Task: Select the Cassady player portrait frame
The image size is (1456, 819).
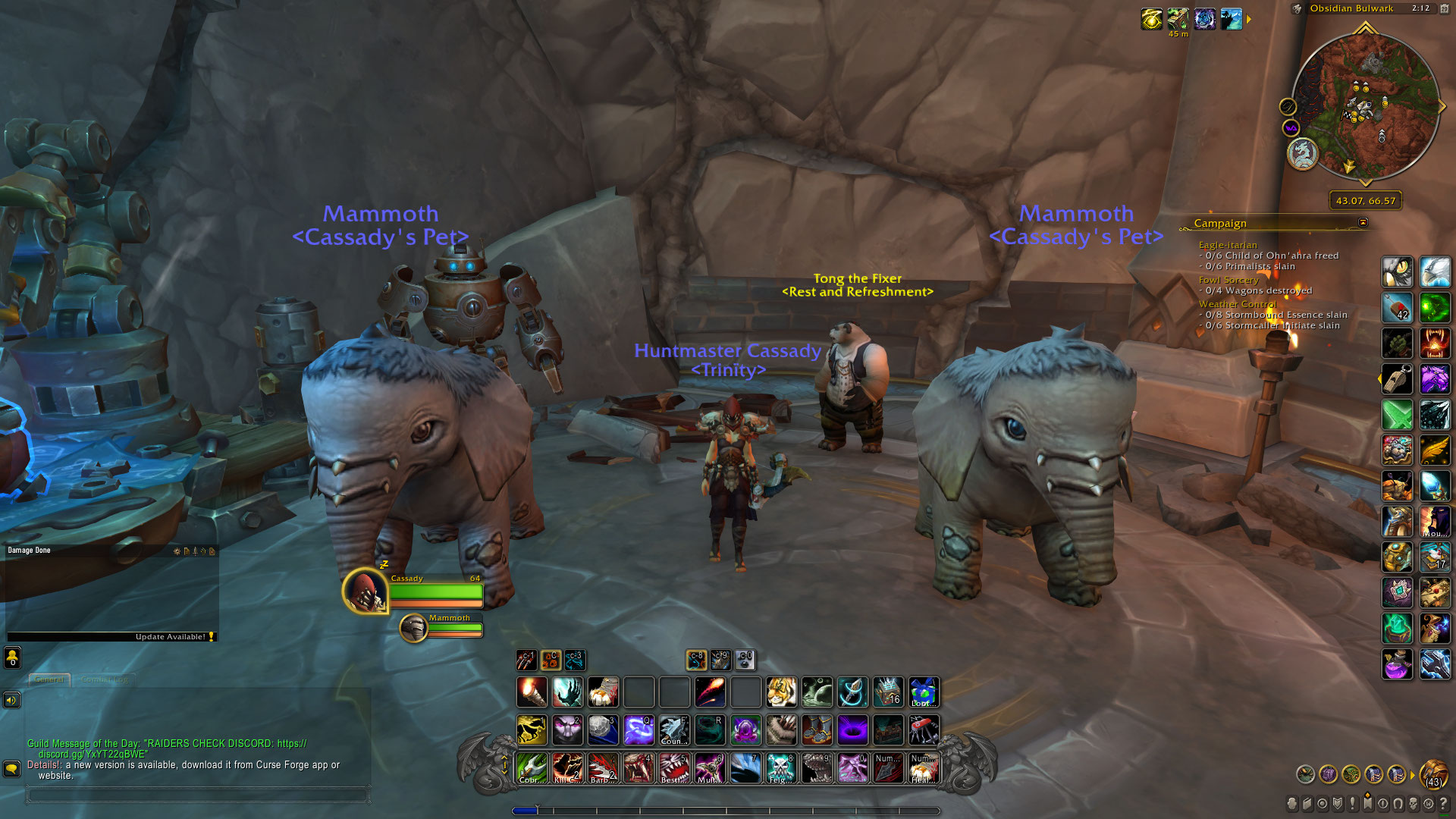Action: (366, 591)
